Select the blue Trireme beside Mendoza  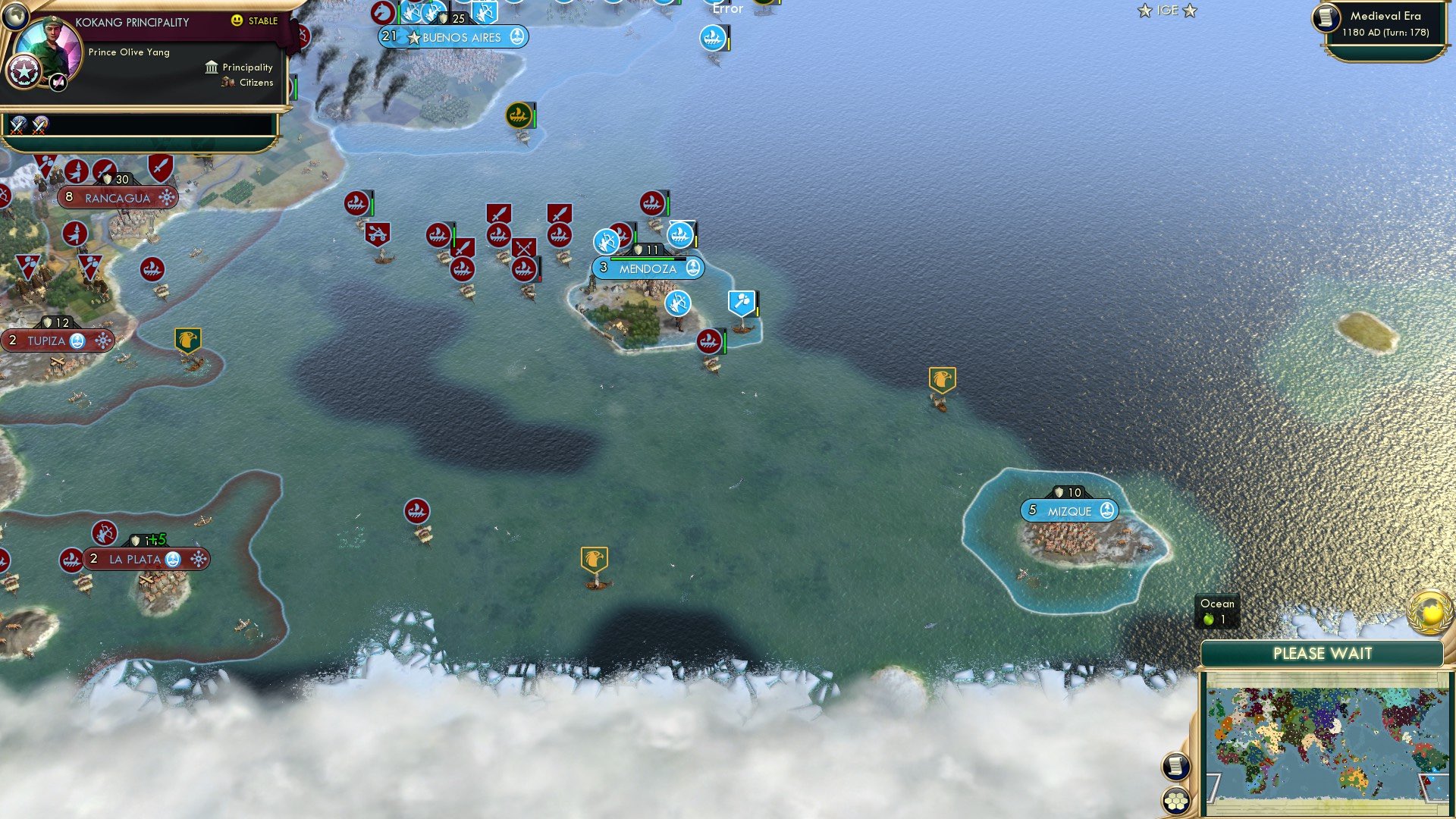(x=680, y=236)
